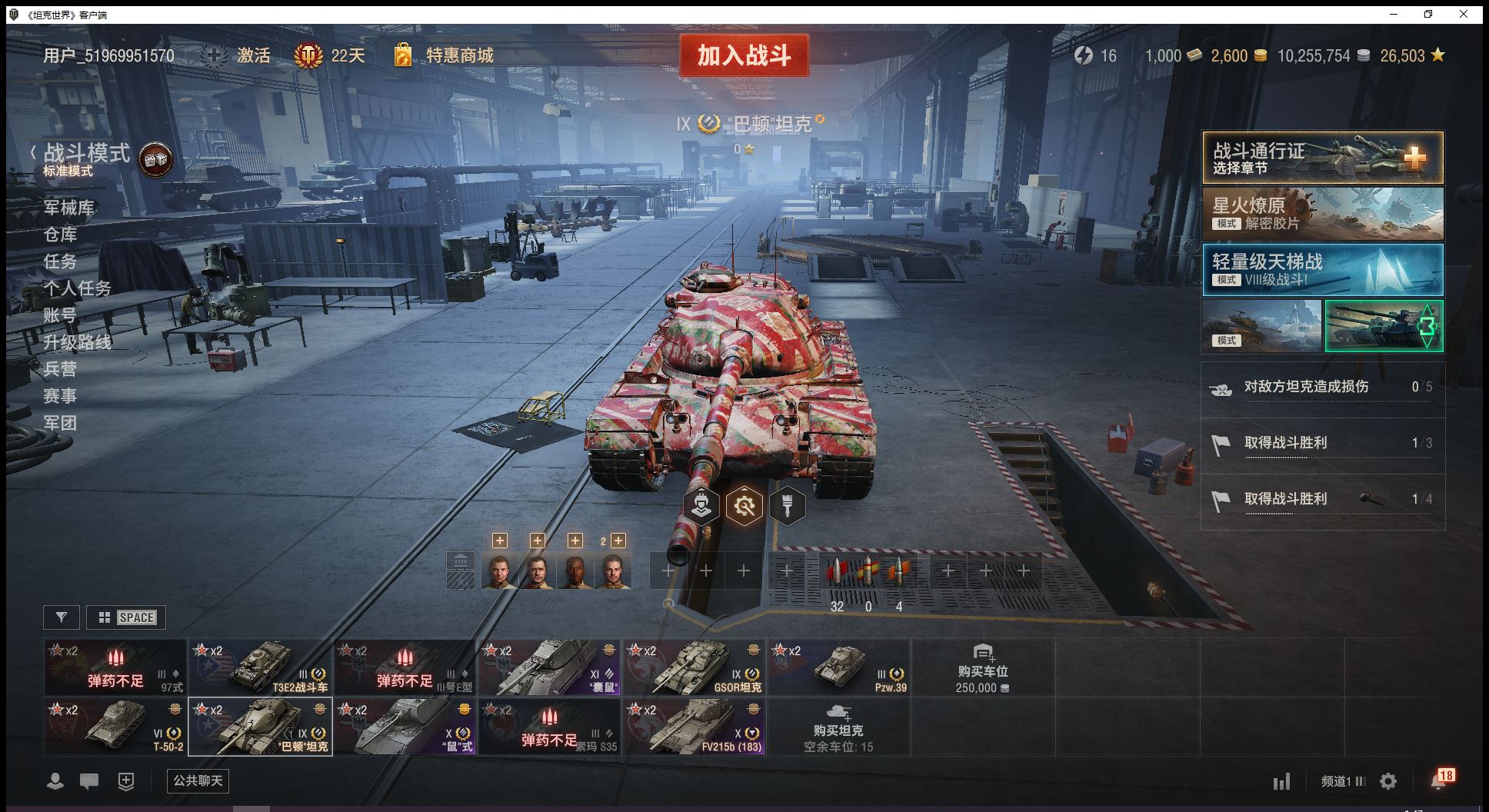
Task: Open the 特惠商城 special shop
Action: 458,55
